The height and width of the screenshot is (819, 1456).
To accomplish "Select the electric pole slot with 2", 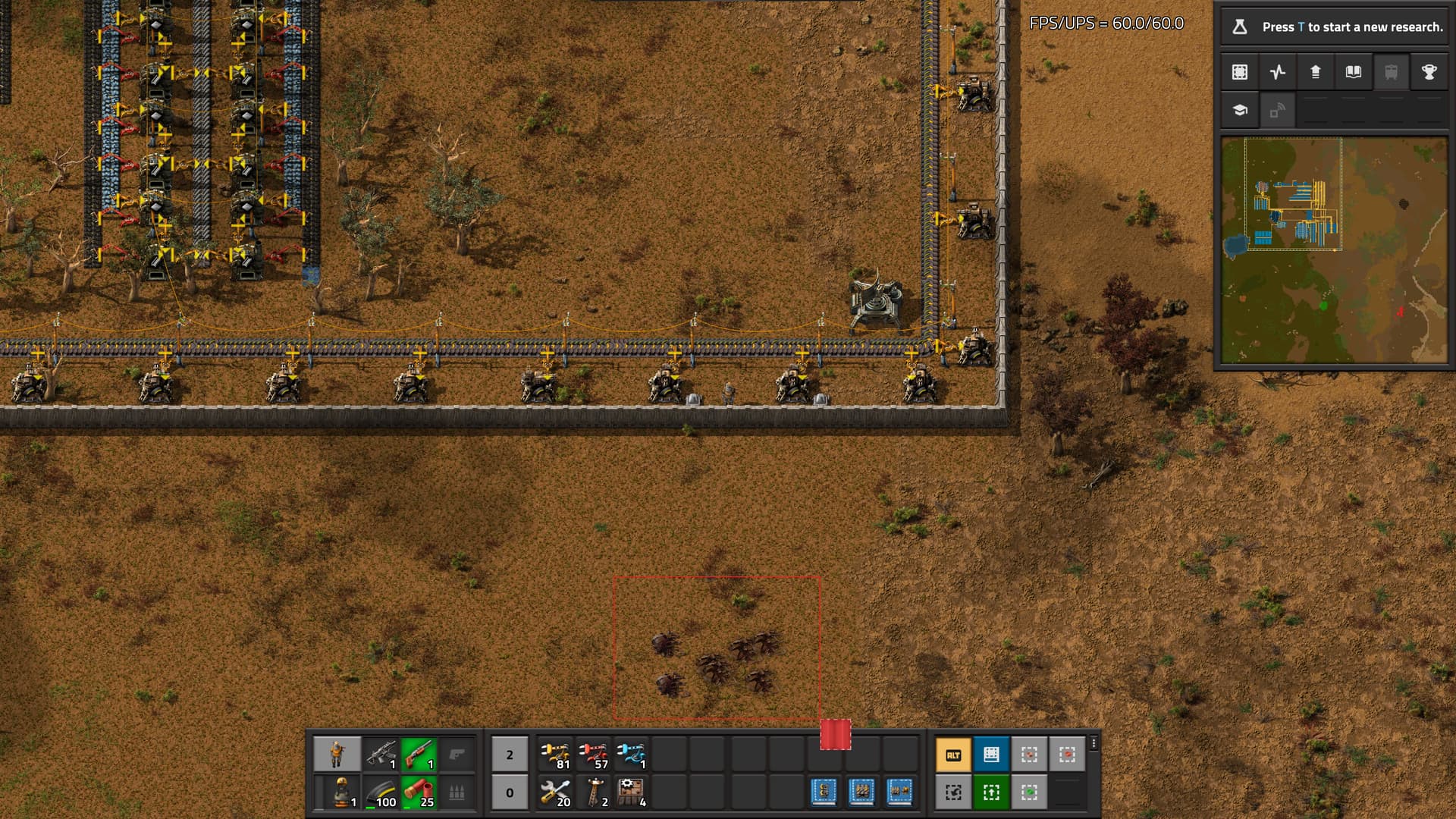I will pyautogui.click(x=594, y=792).
